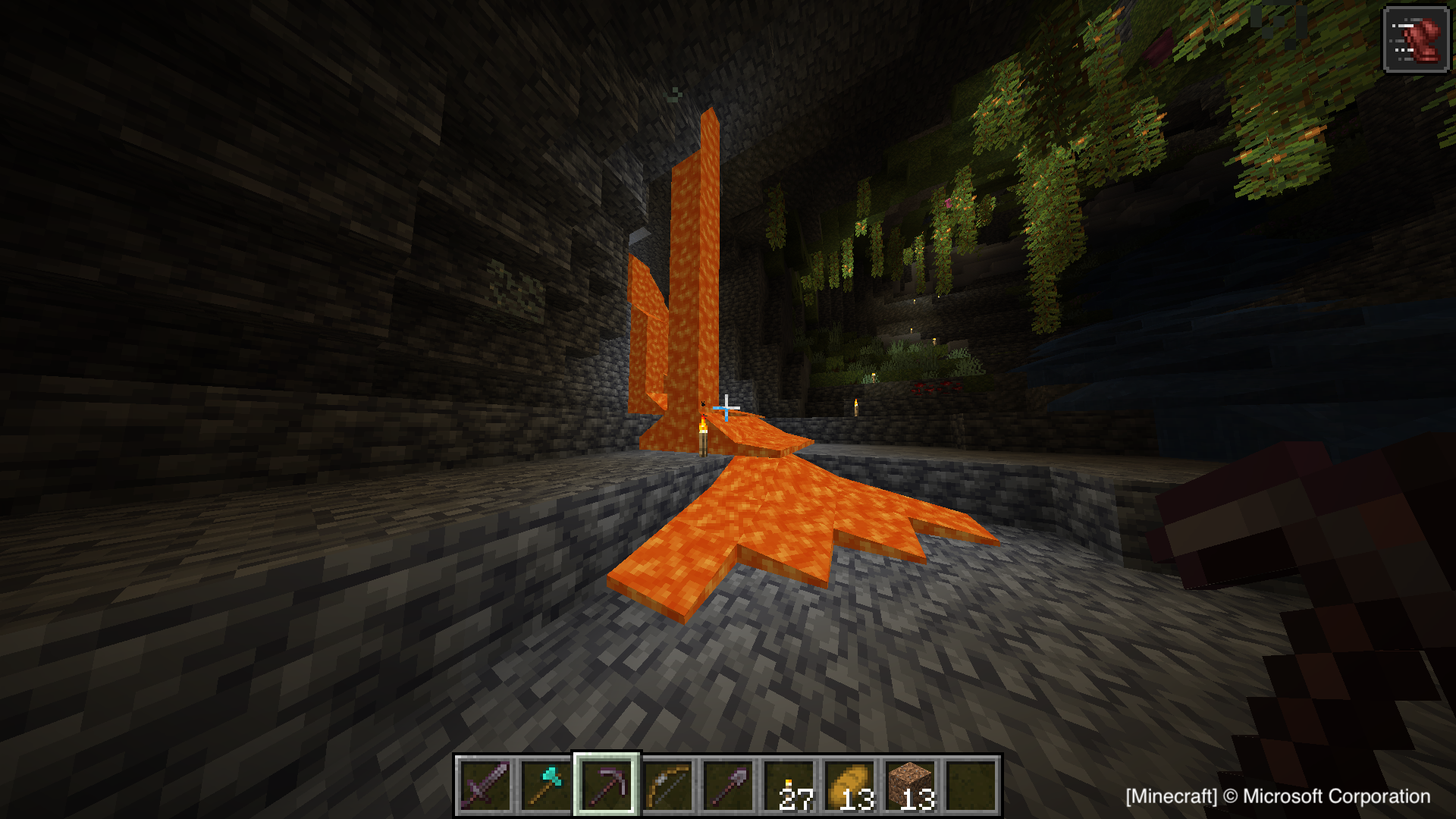
Task: Click the Speed effect icon
Action: click(x=1416, y=39)
